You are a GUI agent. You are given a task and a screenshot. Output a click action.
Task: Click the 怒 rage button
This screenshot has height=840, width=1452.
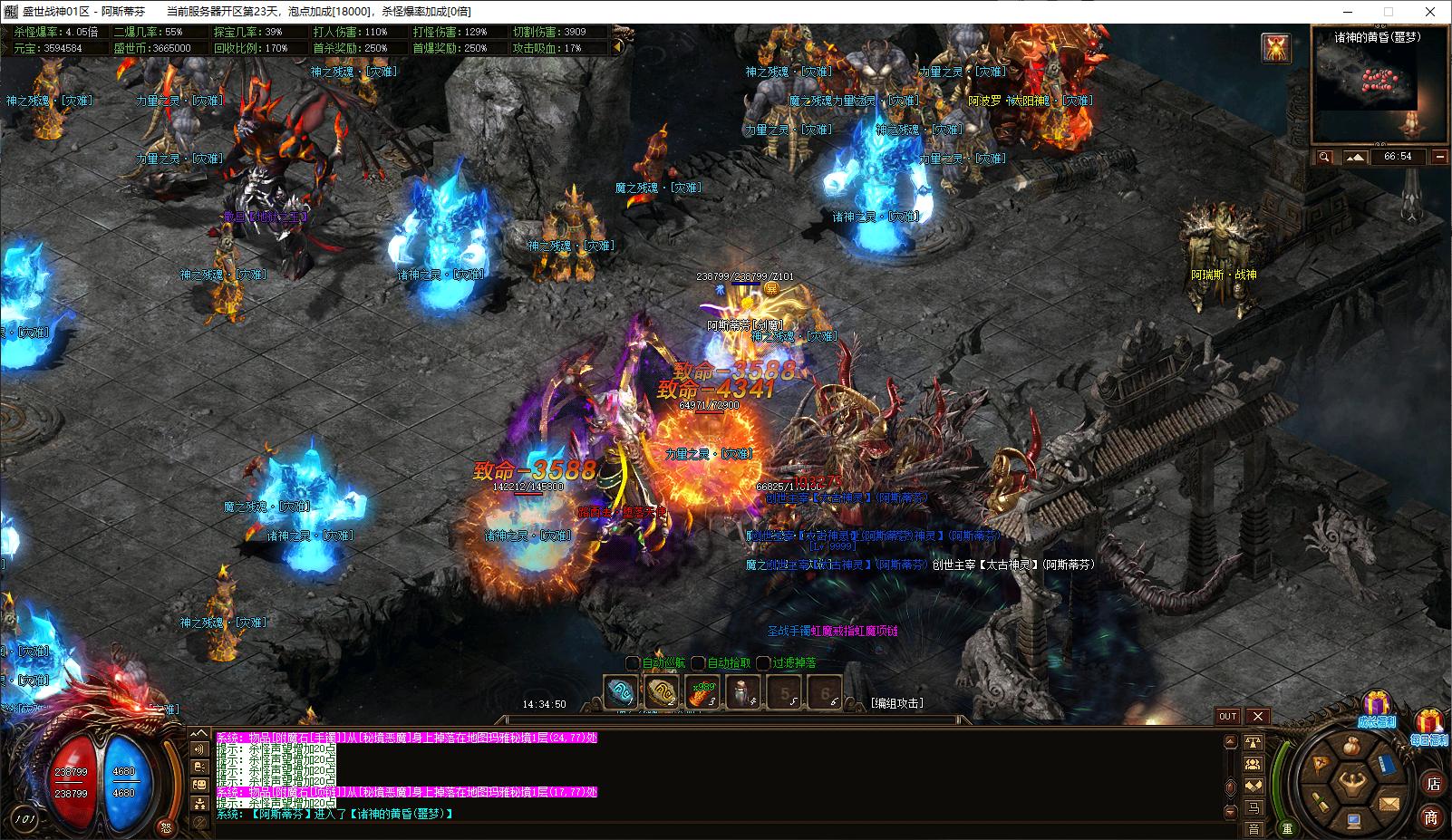coord(165,826)
